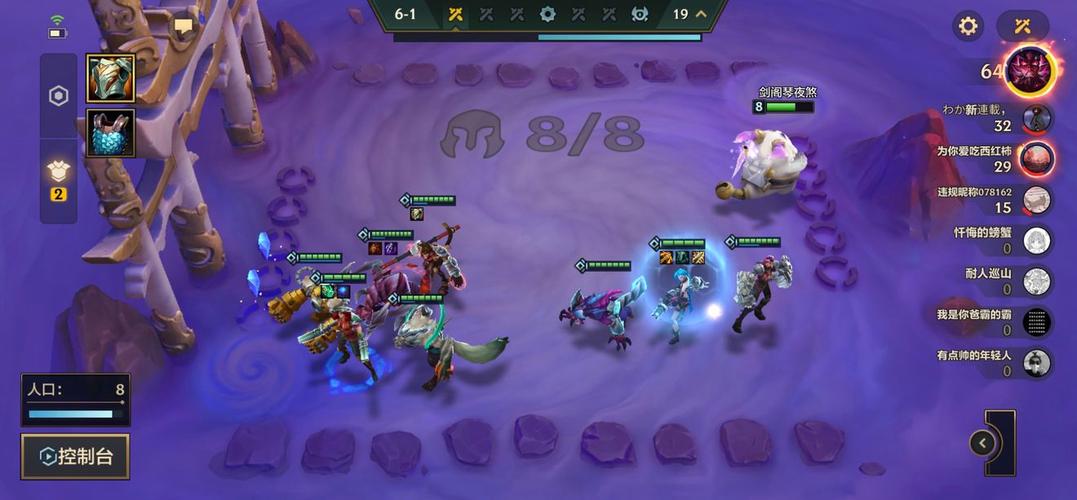Open the hexagon augments panel
Image resolution: width=1077 pixels, height=500 pixels.
click(58, 96)
